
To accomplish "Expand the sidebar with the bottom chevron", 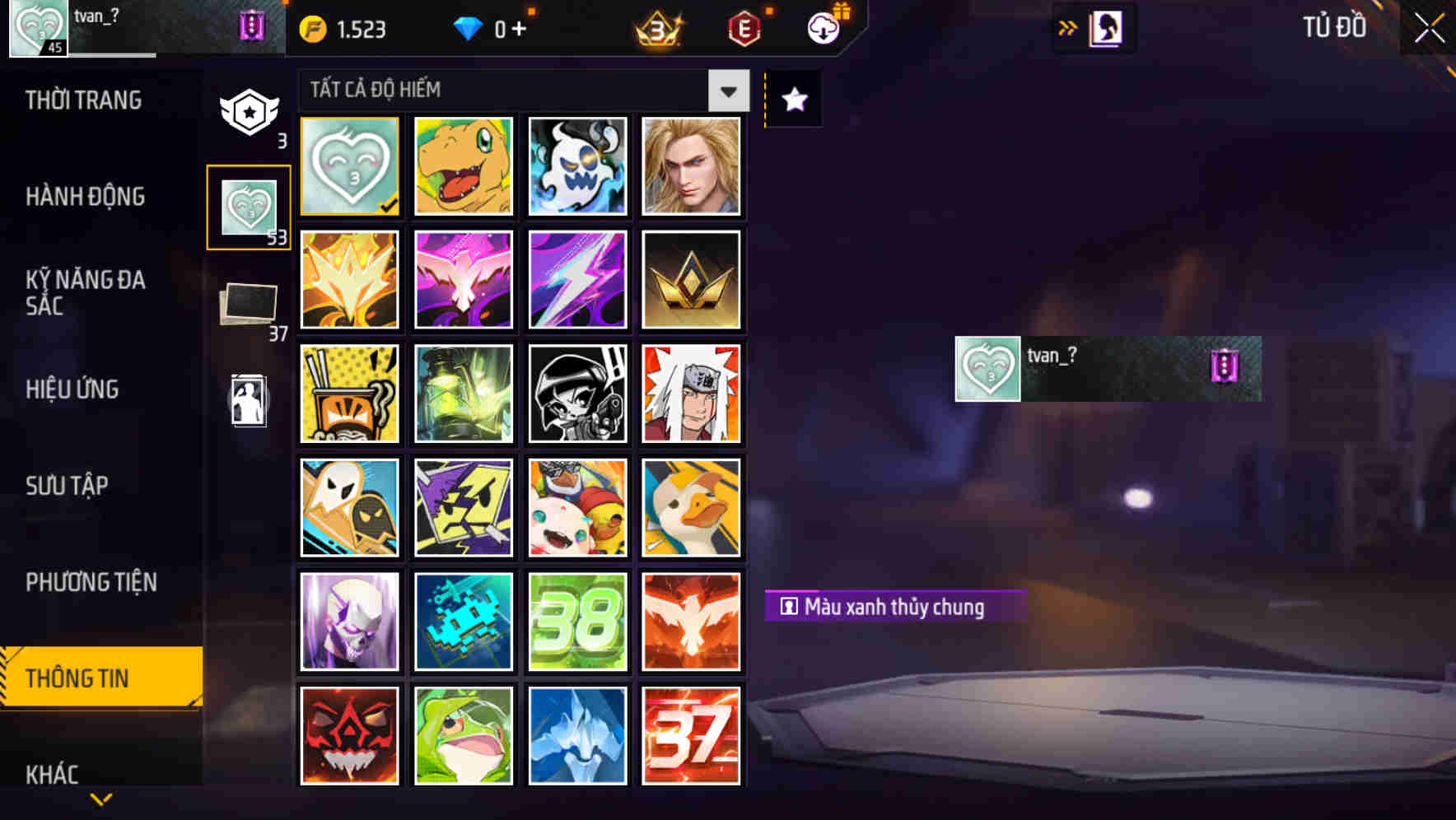I will 101,799.
